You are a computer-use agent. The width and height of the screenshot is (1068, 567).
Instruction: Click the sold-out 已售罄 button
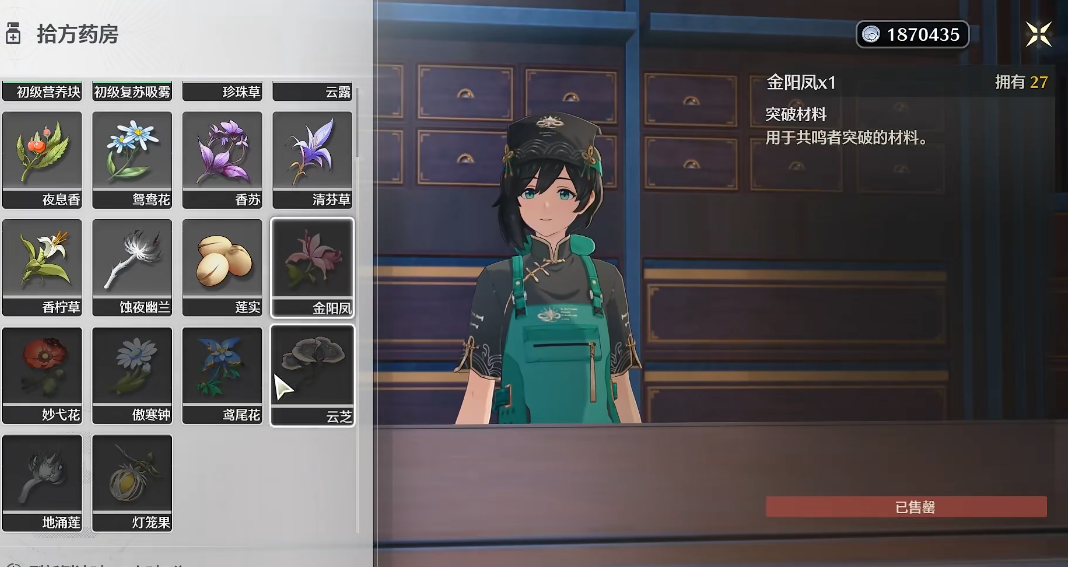click(906, 507)
